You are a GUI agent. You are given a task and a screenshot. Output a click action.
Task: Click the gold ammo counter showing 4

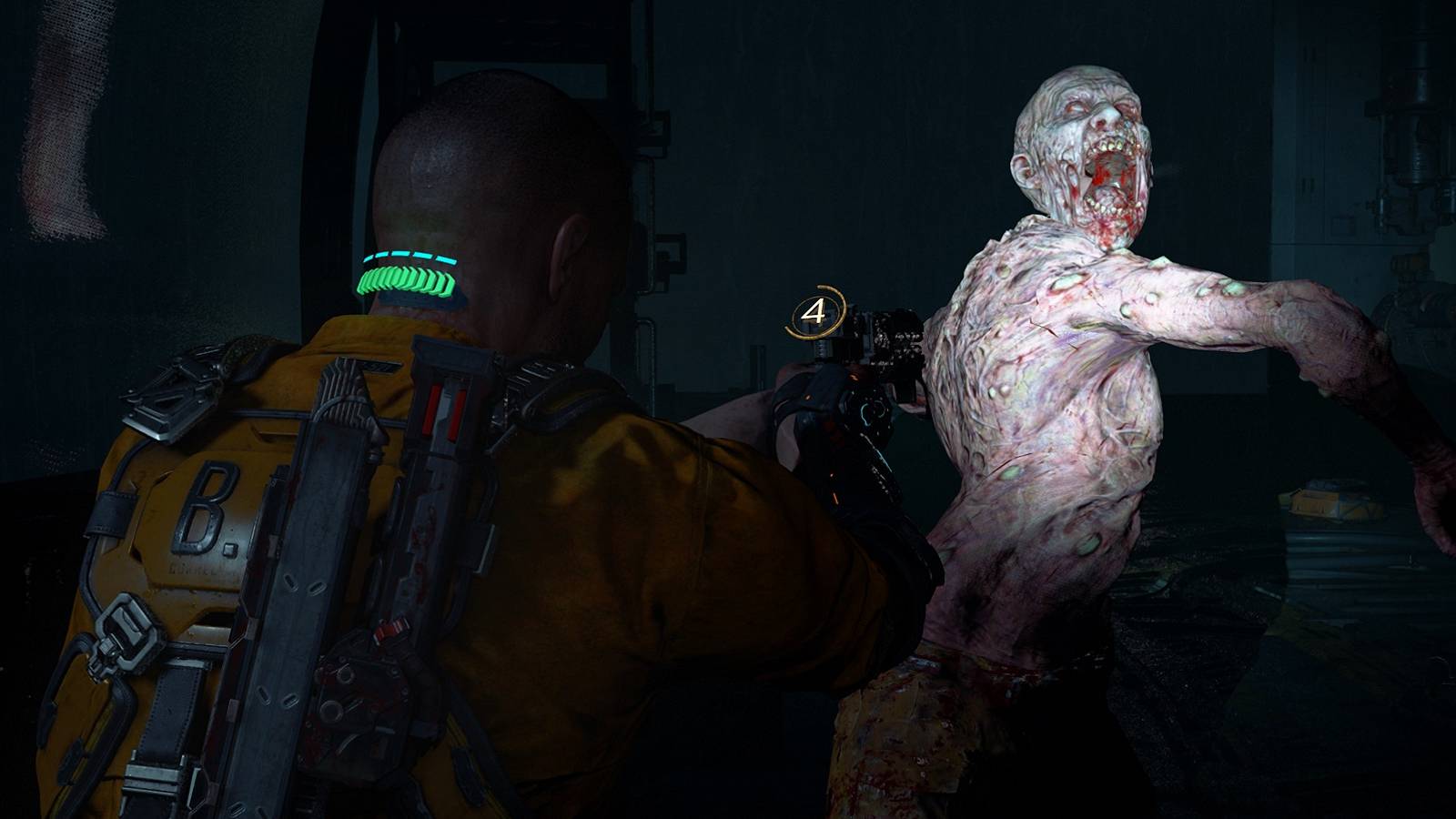coord(814,312)
